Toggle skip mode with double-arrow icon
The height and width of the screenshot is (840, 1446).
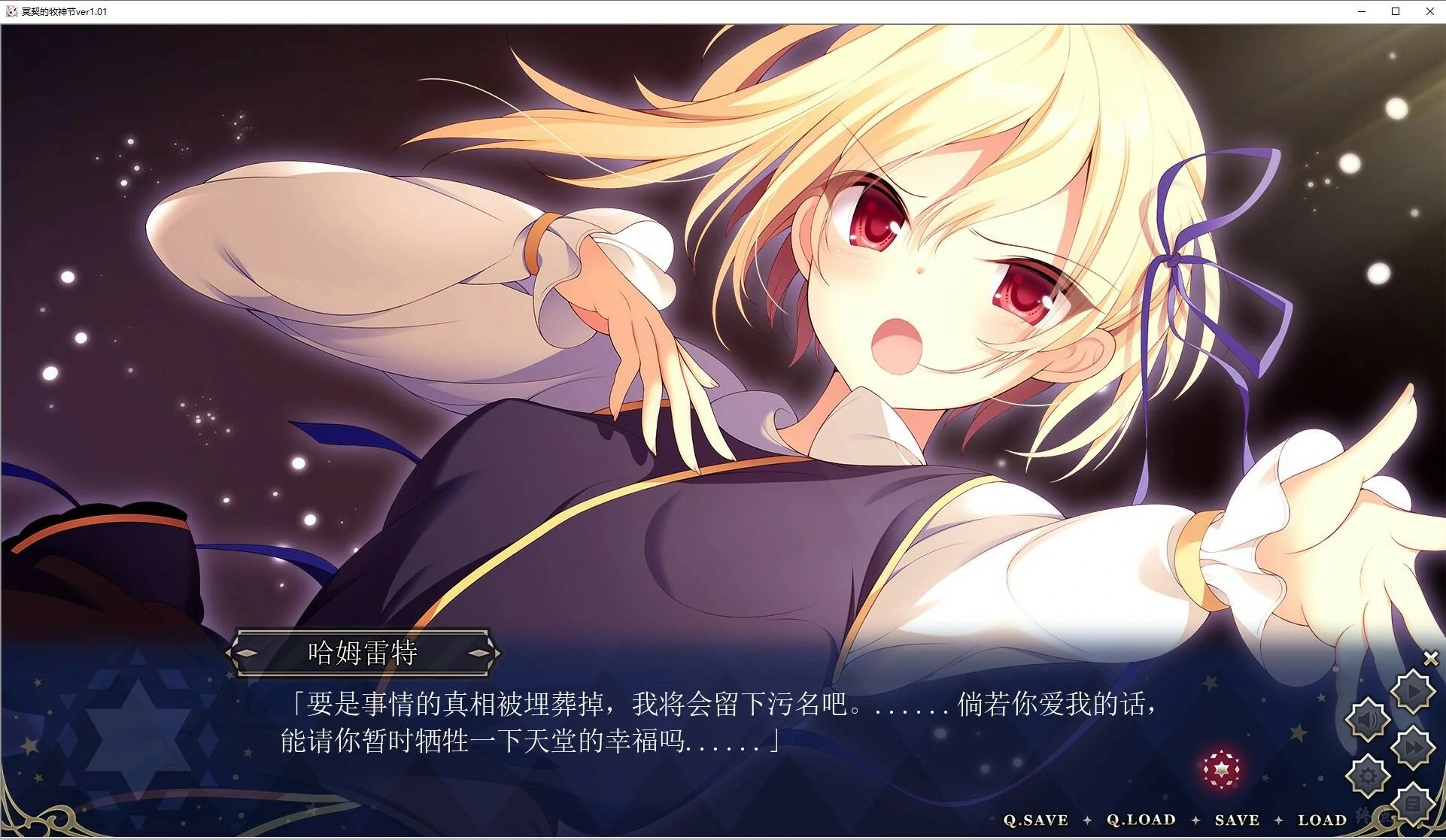1414,747
